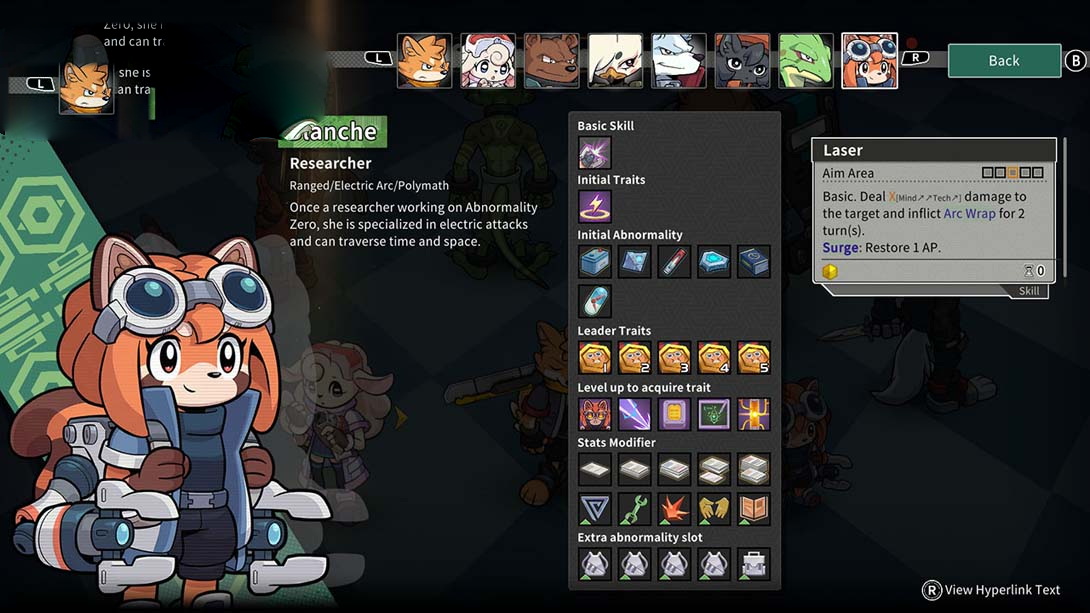The height and width of the screenshot is (613, 1090).
Task: Select the brown bear character portrait
Action: click(x=551, y=61)
